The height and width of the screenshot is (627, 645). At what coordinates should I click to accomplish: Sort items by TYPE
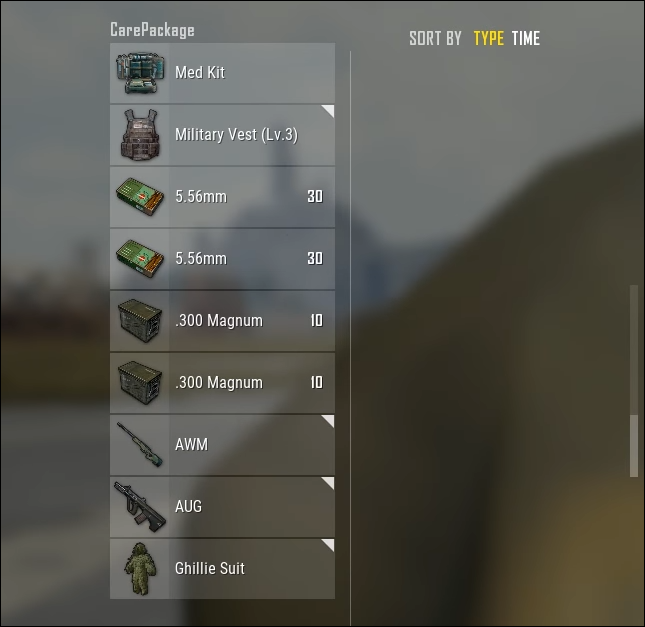pos(488,39)
